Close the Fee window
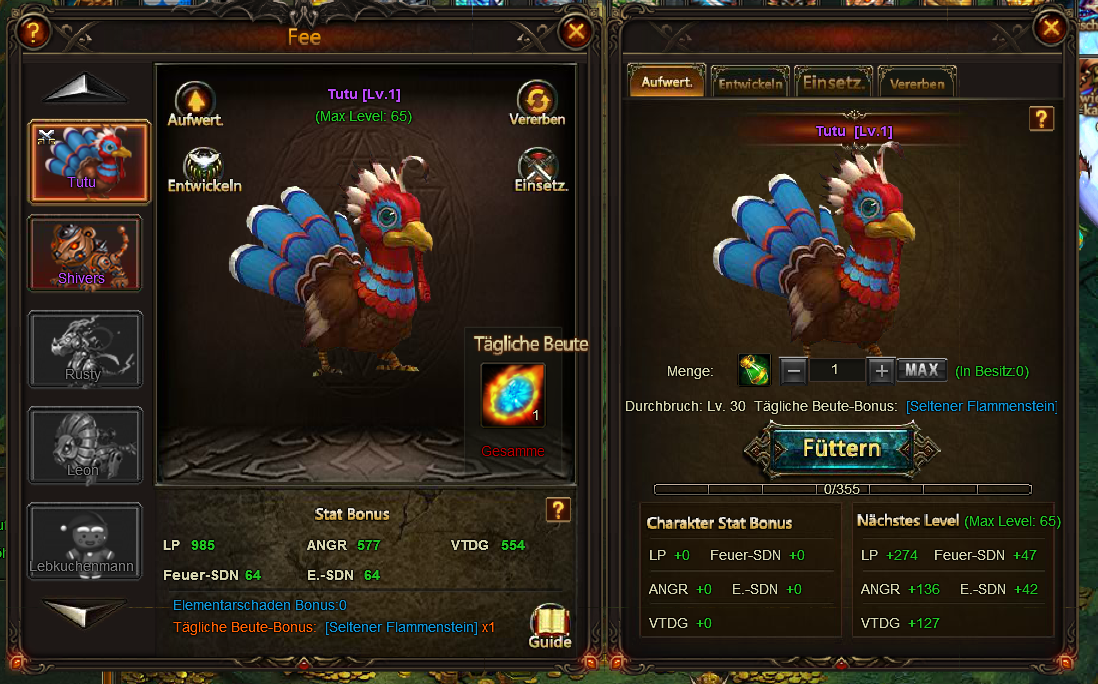The height and width of the screenshot is (684, 1098). click(576, 32)
